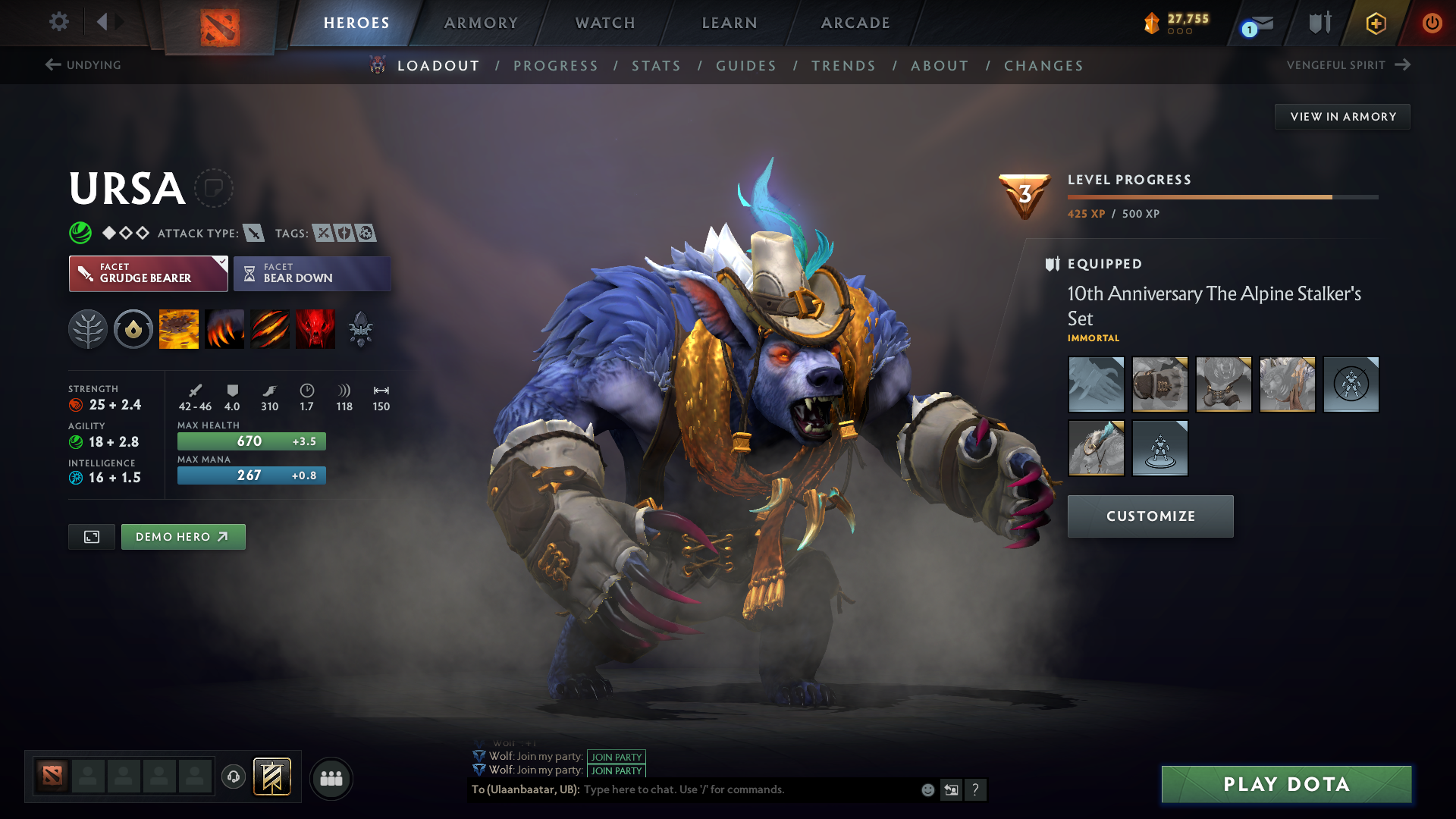Select the Fury Swipes ability icon

269,328
